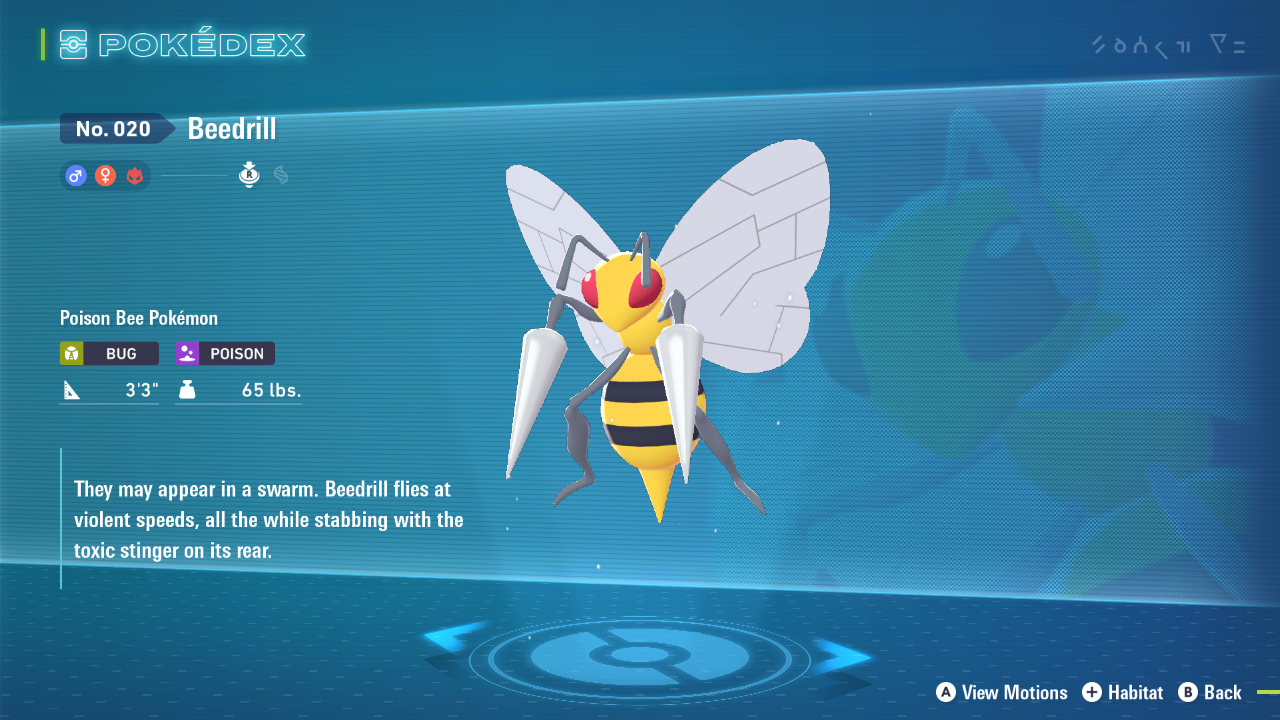Click the grayed-out alpha spiral icon
The height and width of the screenshot is (720, 1280).
(279, 175)
